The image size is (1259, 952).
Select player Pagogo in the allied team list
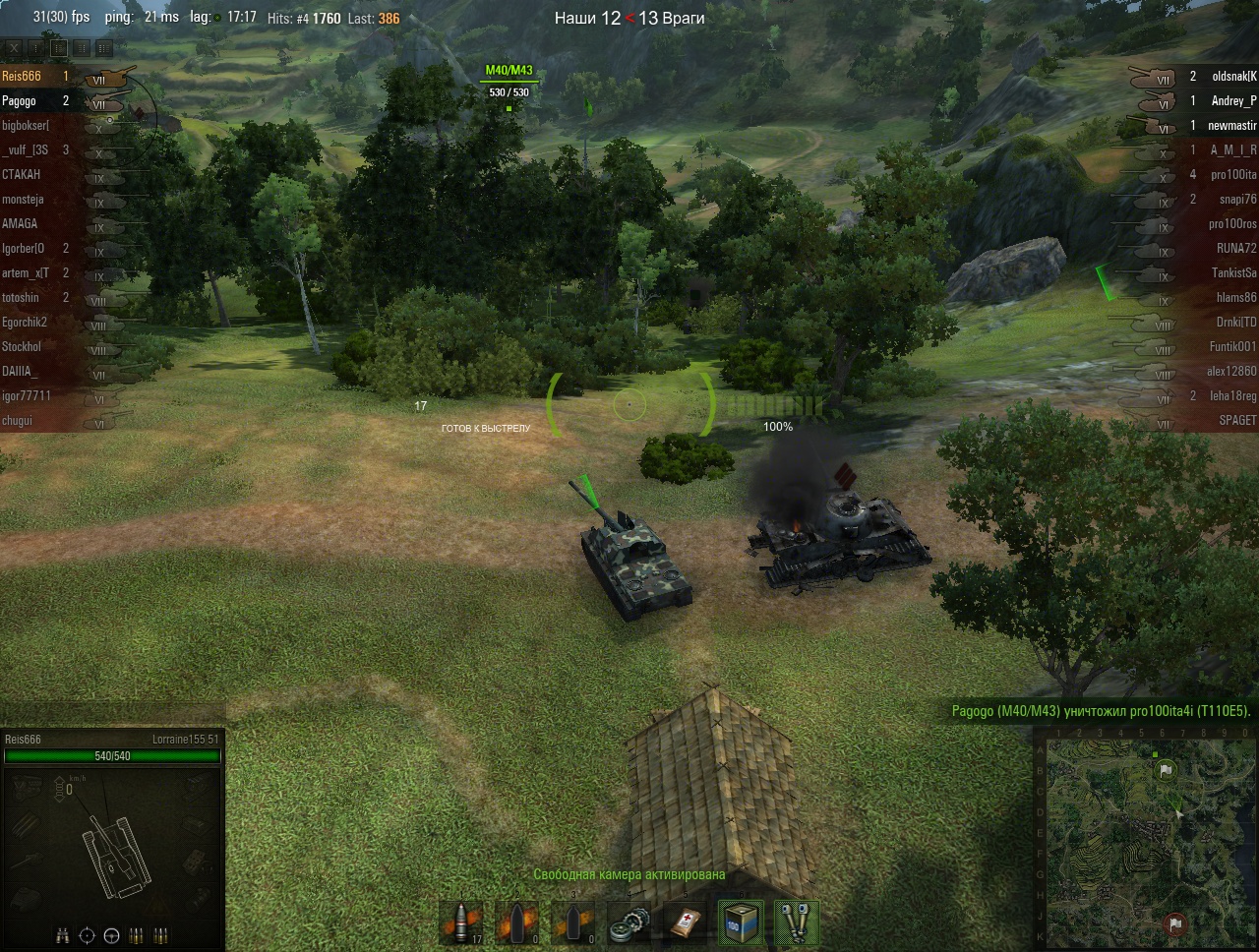[39, 101]
